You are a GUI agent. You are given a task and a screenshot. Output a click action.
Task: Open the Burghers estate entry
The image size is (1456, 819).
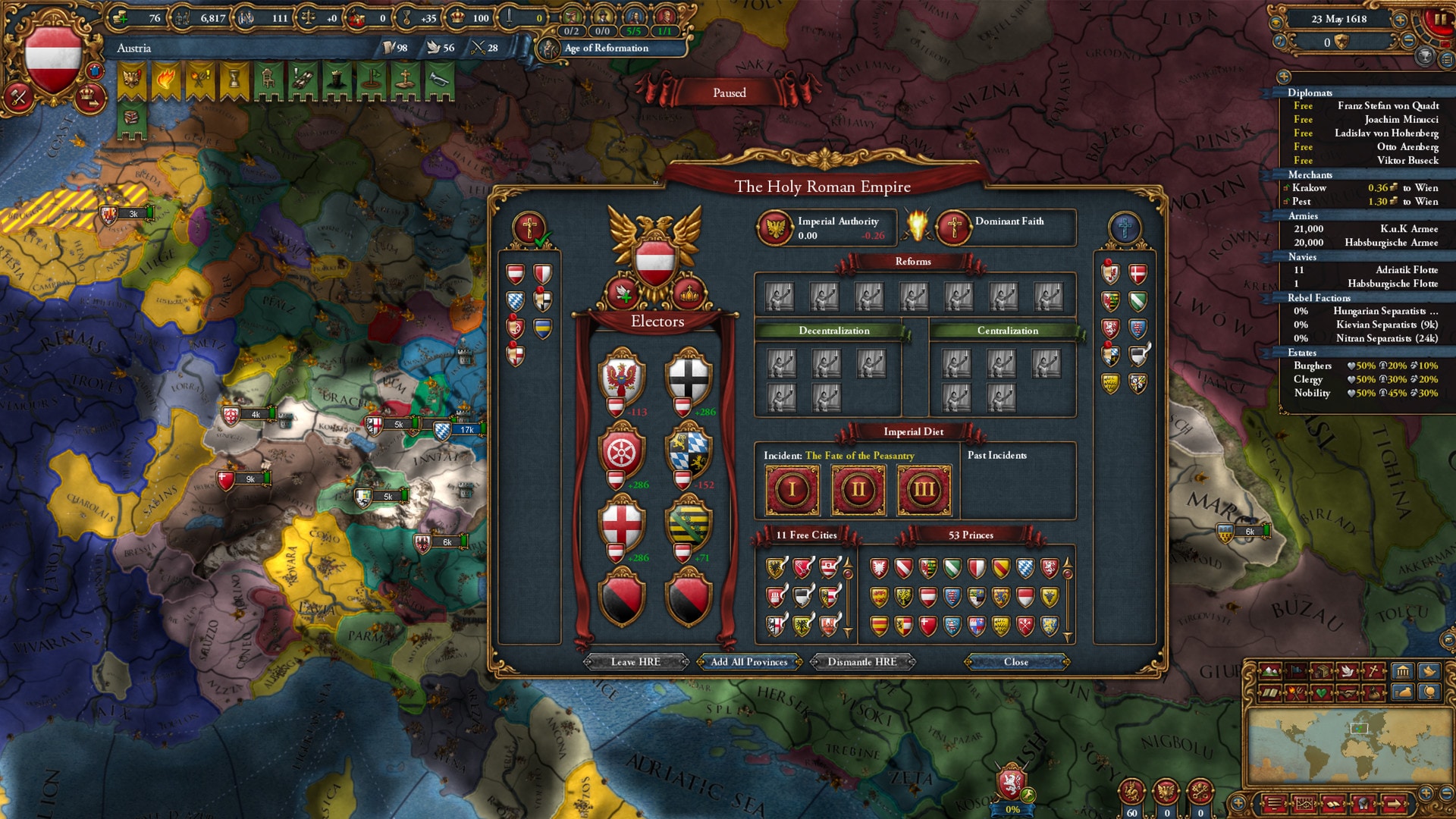[x=1313, y=366]
